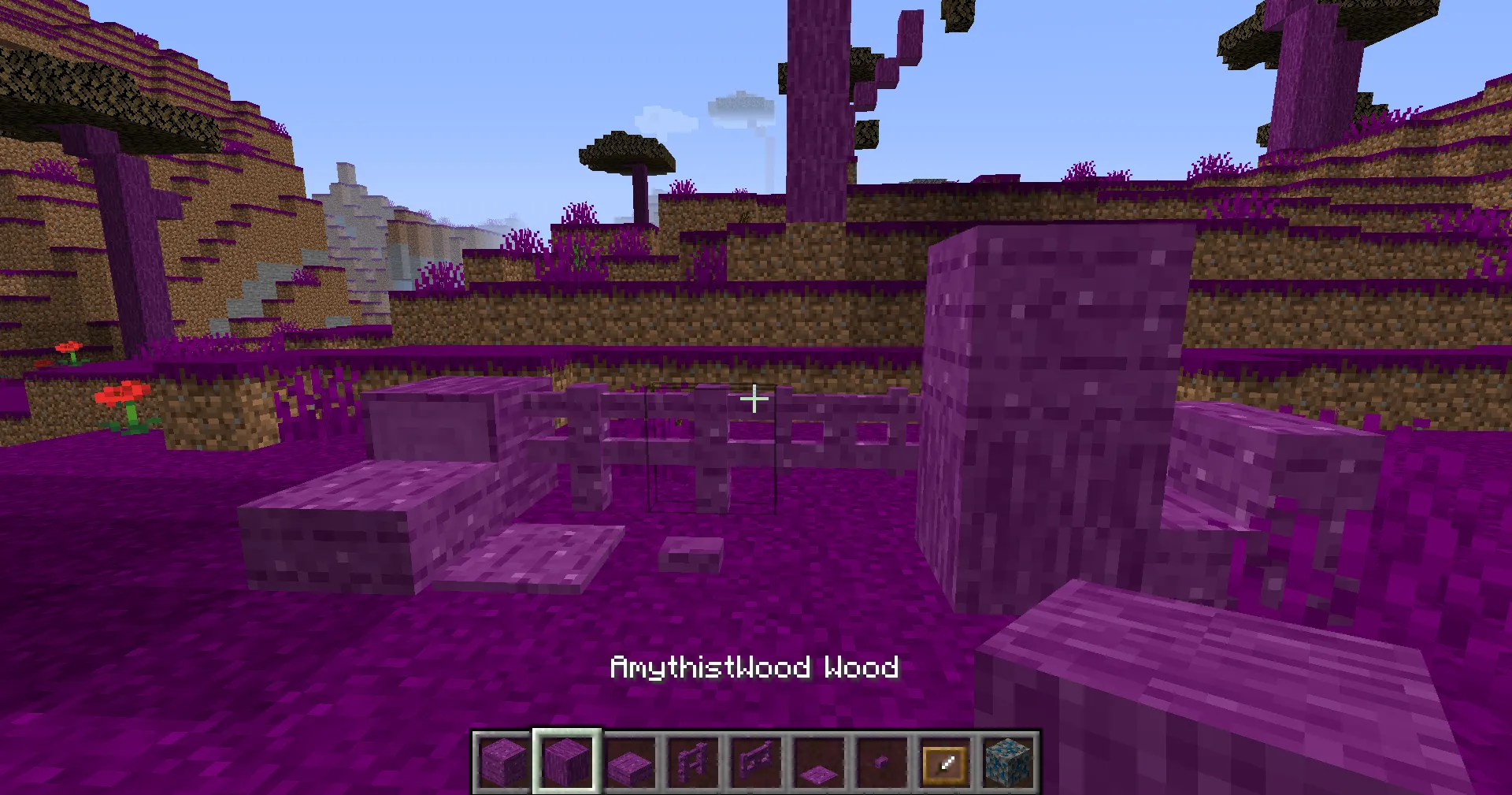This screenshot has width=1512, height=795.
Task: Click the highlighted selection frame around hotbar slot two
Action: click(x=566, y=760)
